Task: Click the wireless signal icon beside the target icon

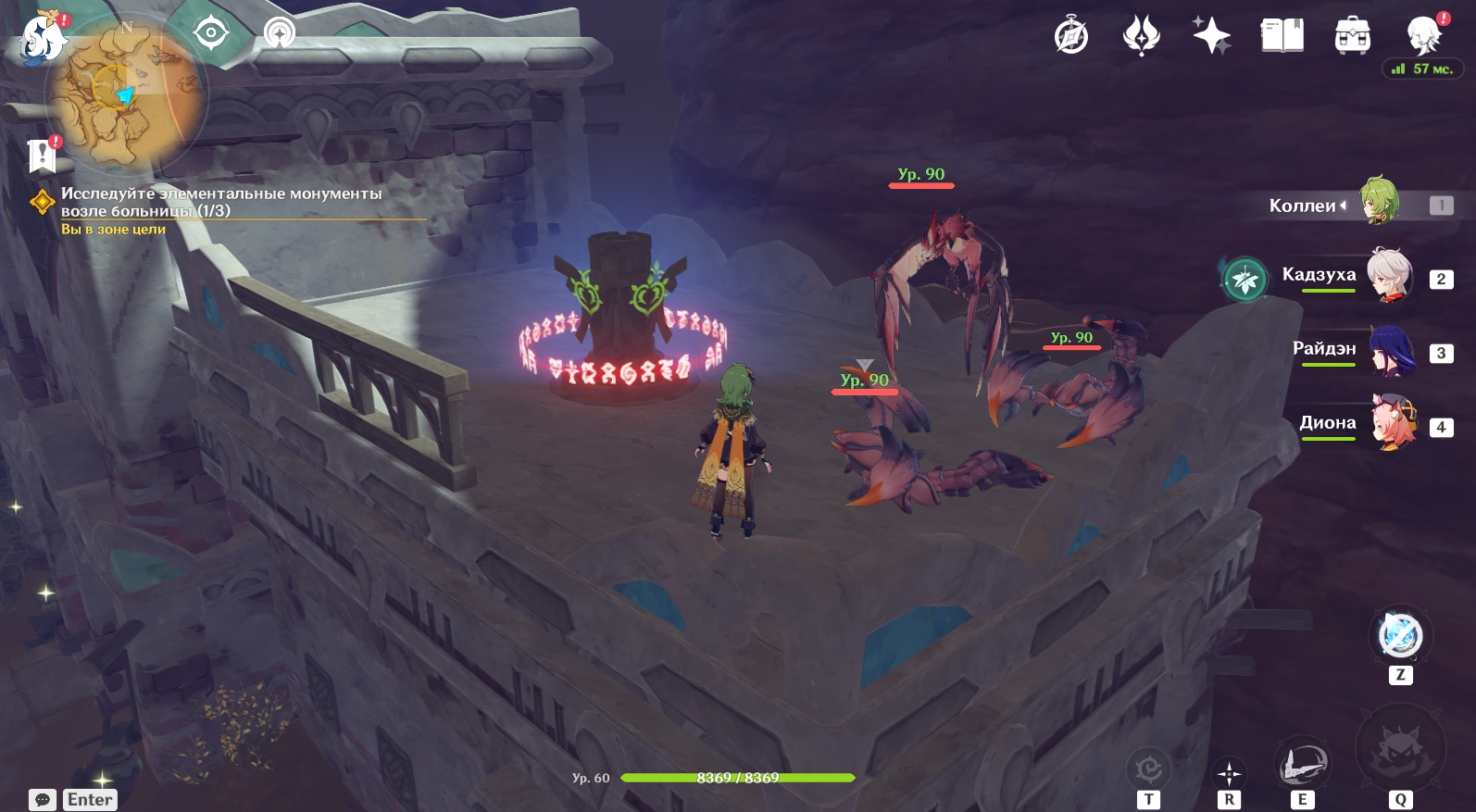Action: [279, 34]
